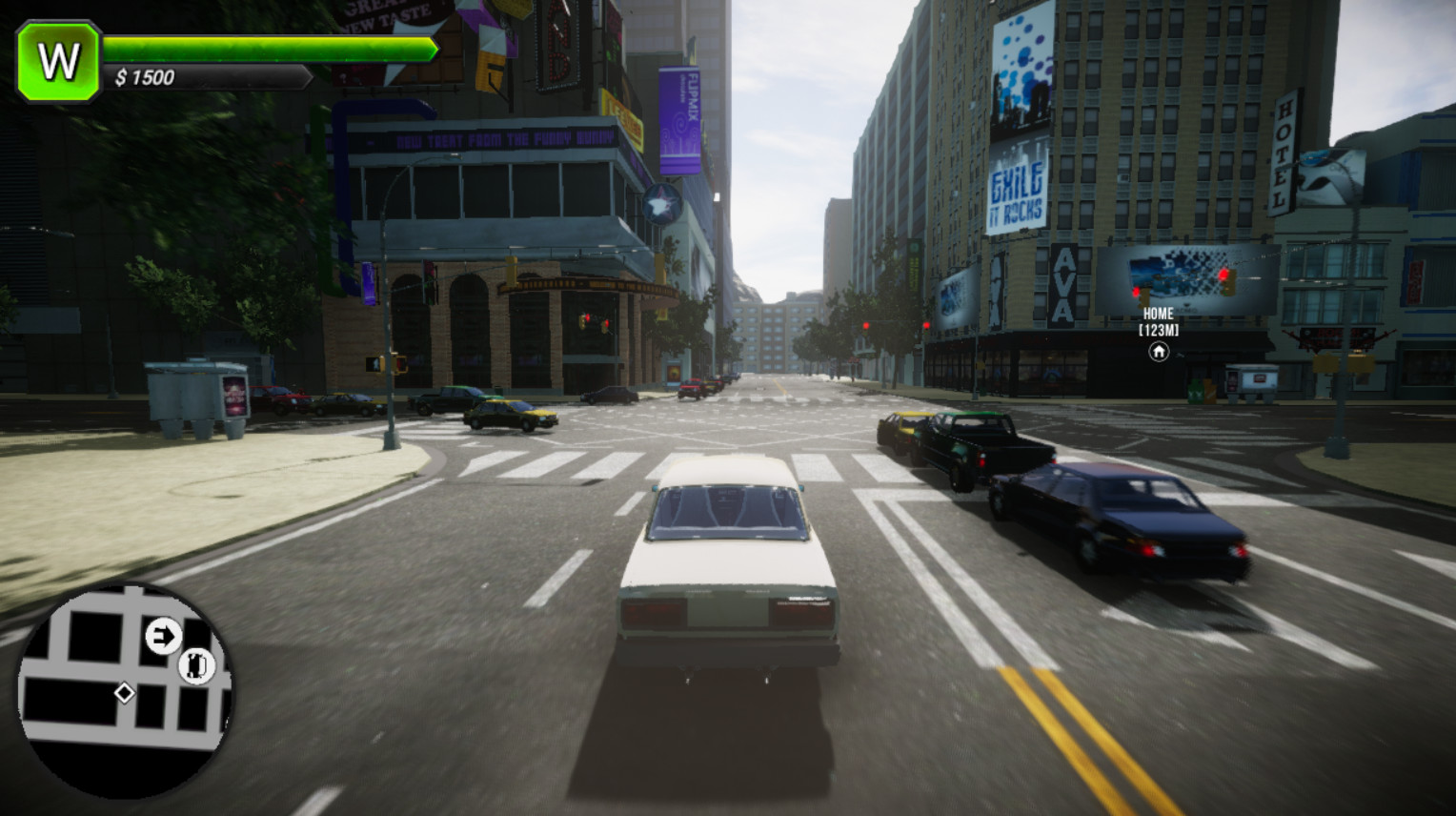
Task: Click the diamond player marker on minimap
Action: (124, 693)
